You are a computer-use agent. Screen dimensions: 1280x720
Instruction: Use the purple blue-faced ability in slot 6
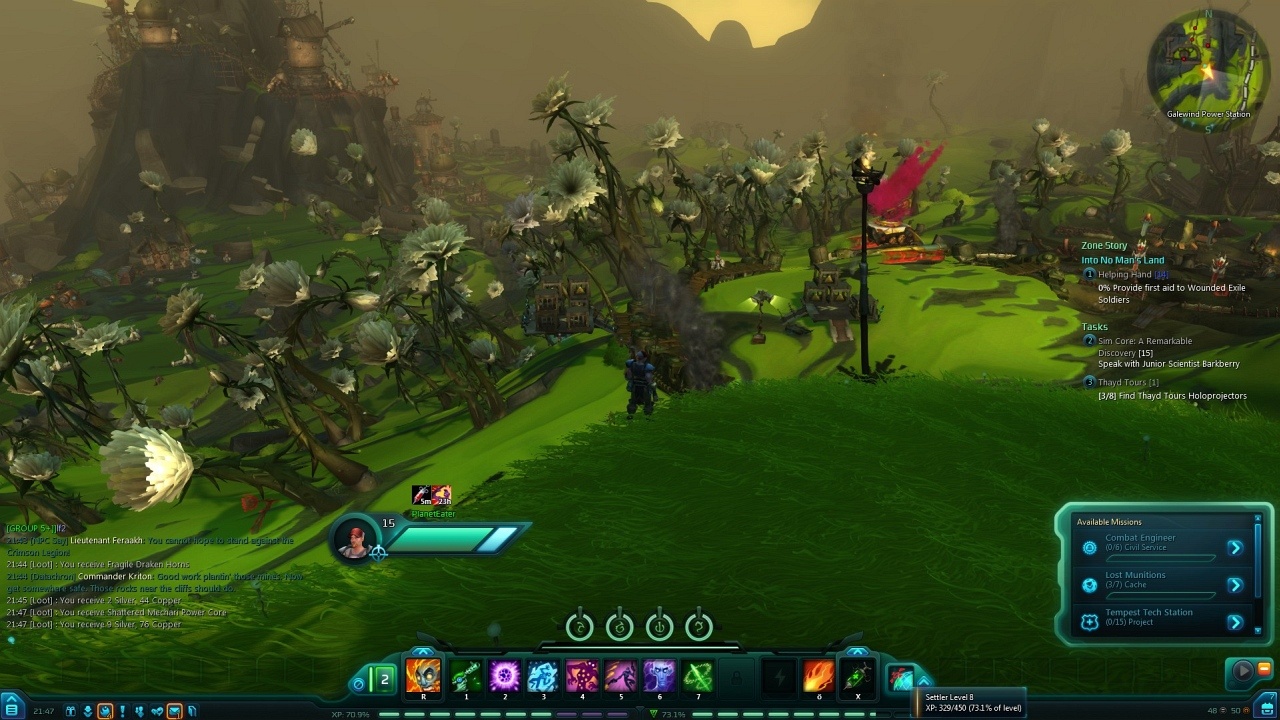659,677
